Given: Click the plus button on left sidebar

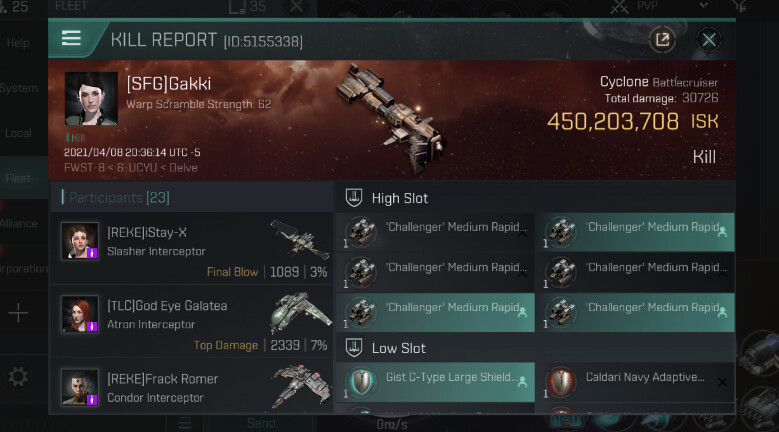Looking at the screenshot, I should (x=18, y=313).
